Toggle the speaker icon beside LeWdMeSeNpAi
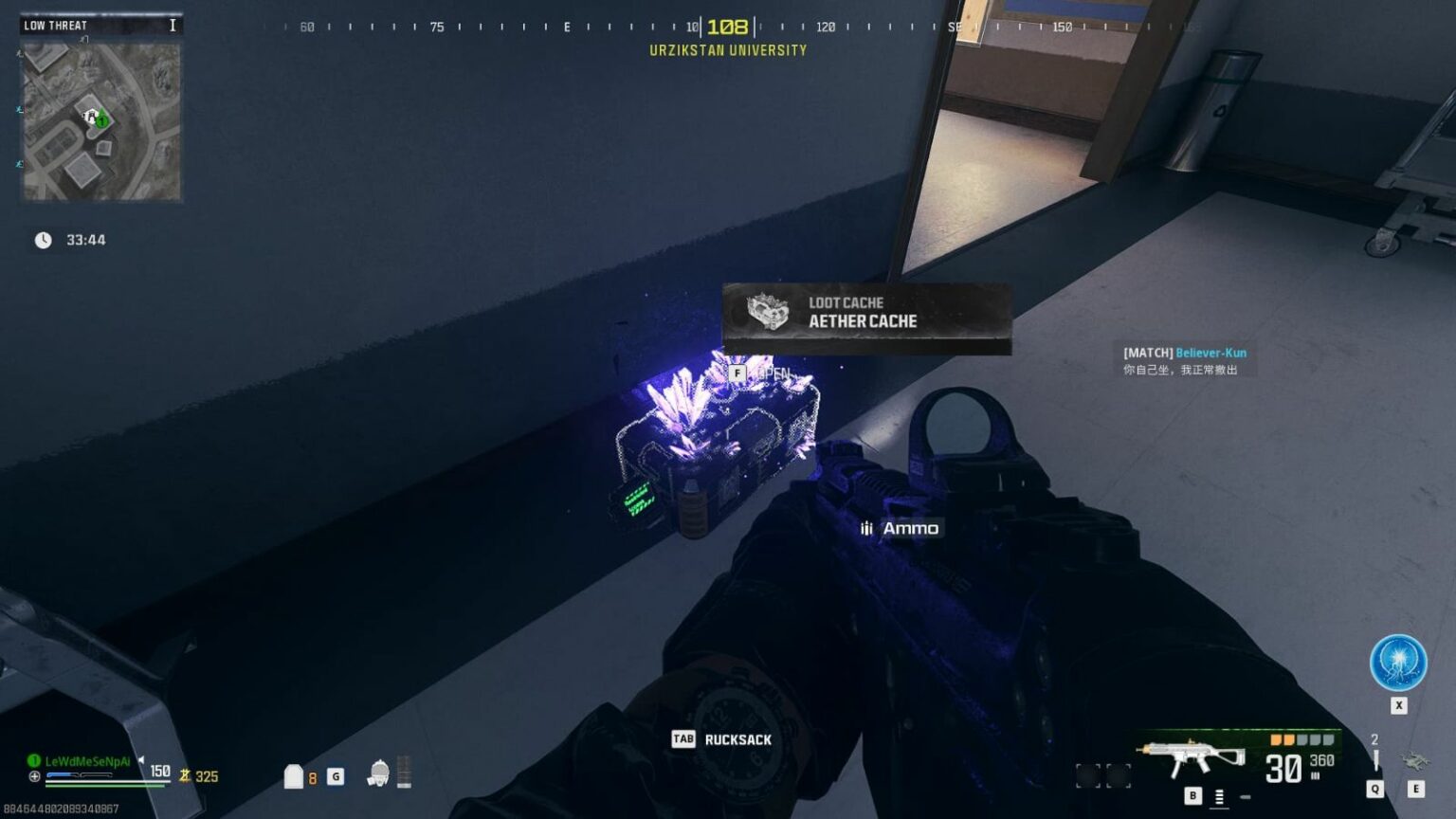1456x819 pixels. [141, 760]
